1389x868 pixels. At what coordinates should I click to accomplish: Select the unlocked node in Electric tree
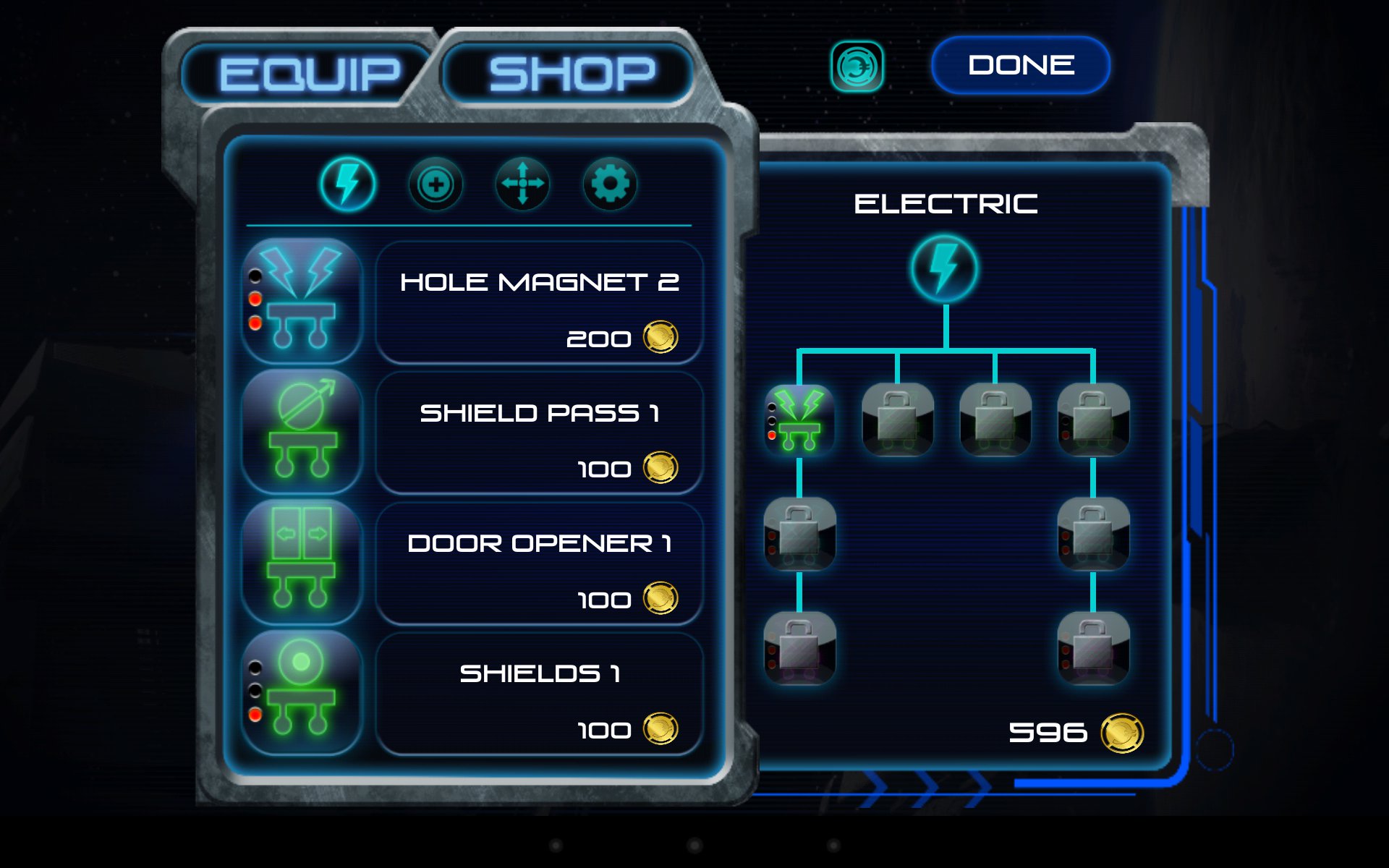click(x=799, y=420)
